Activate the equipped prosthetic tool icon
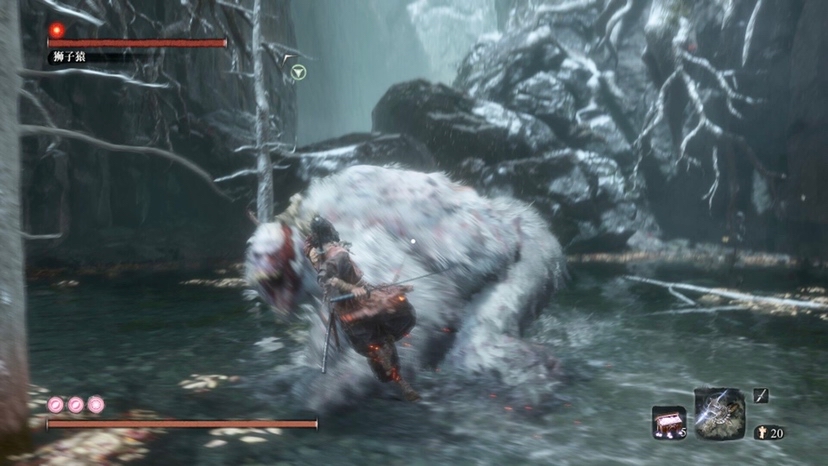828x466 pixels. [719, 413]
